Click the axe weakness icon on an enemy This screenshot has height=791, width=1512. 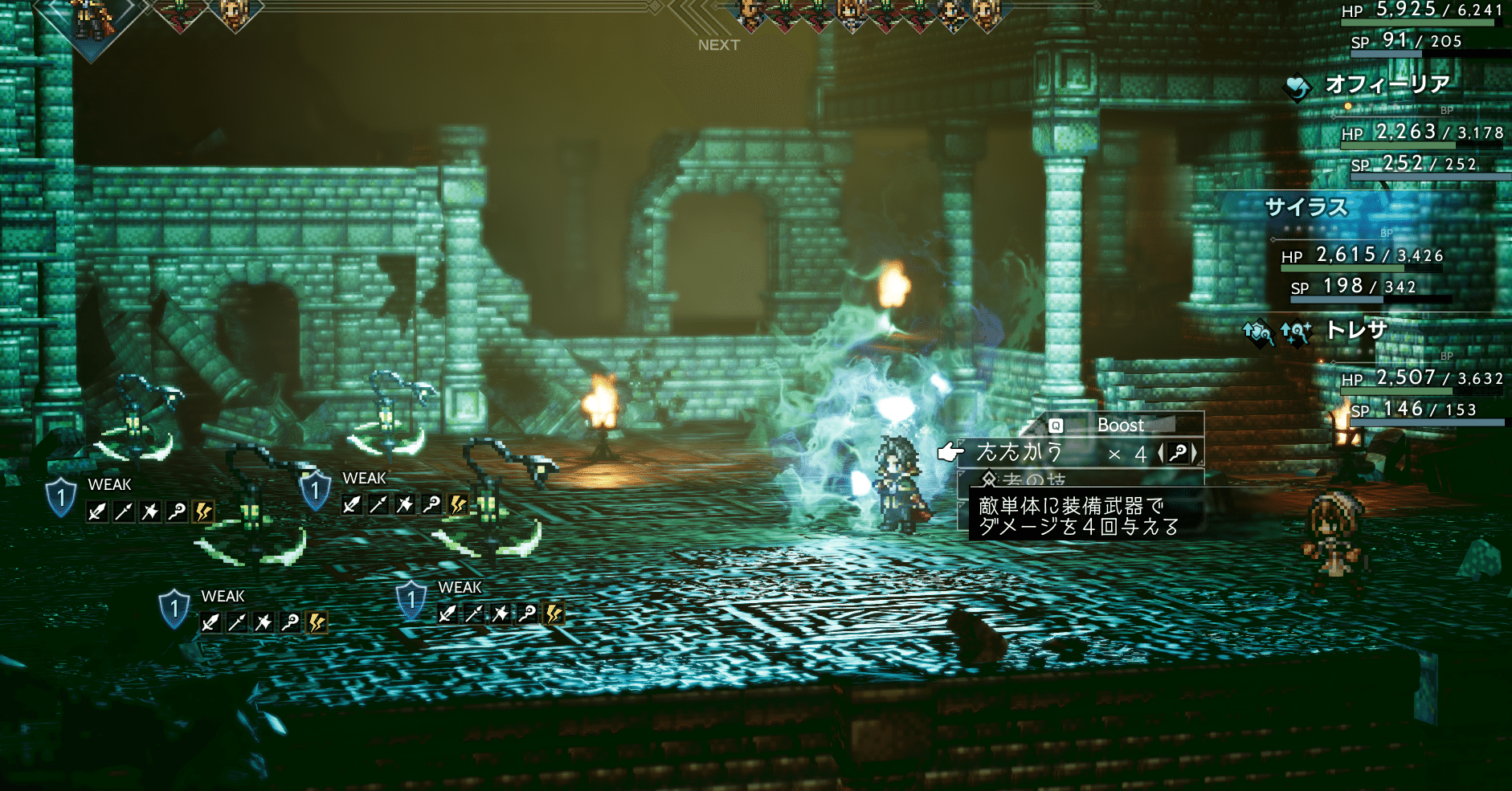pyautogui.click(x=150, y=511)
